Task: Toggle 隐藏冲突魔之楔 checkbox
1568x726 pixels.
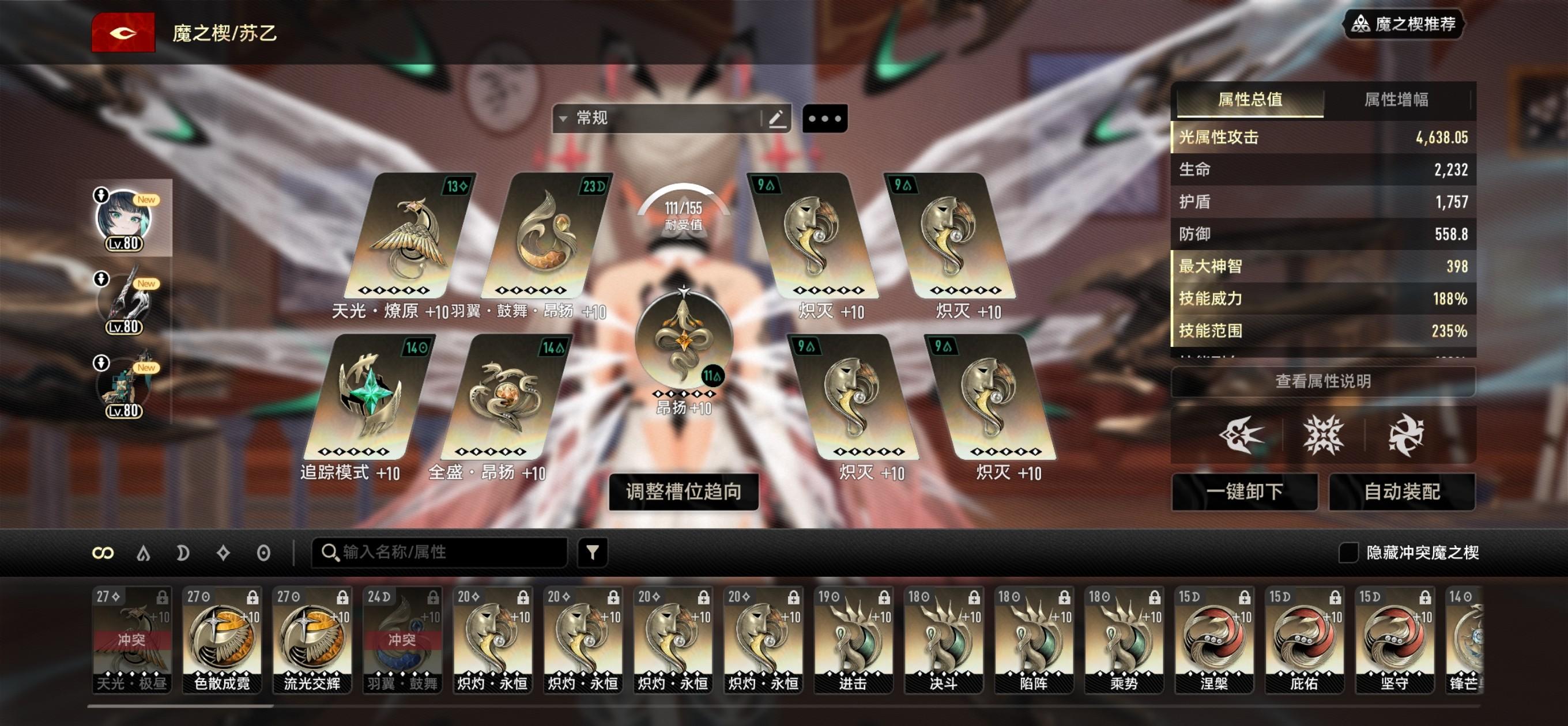Action: click(1348, 553)
